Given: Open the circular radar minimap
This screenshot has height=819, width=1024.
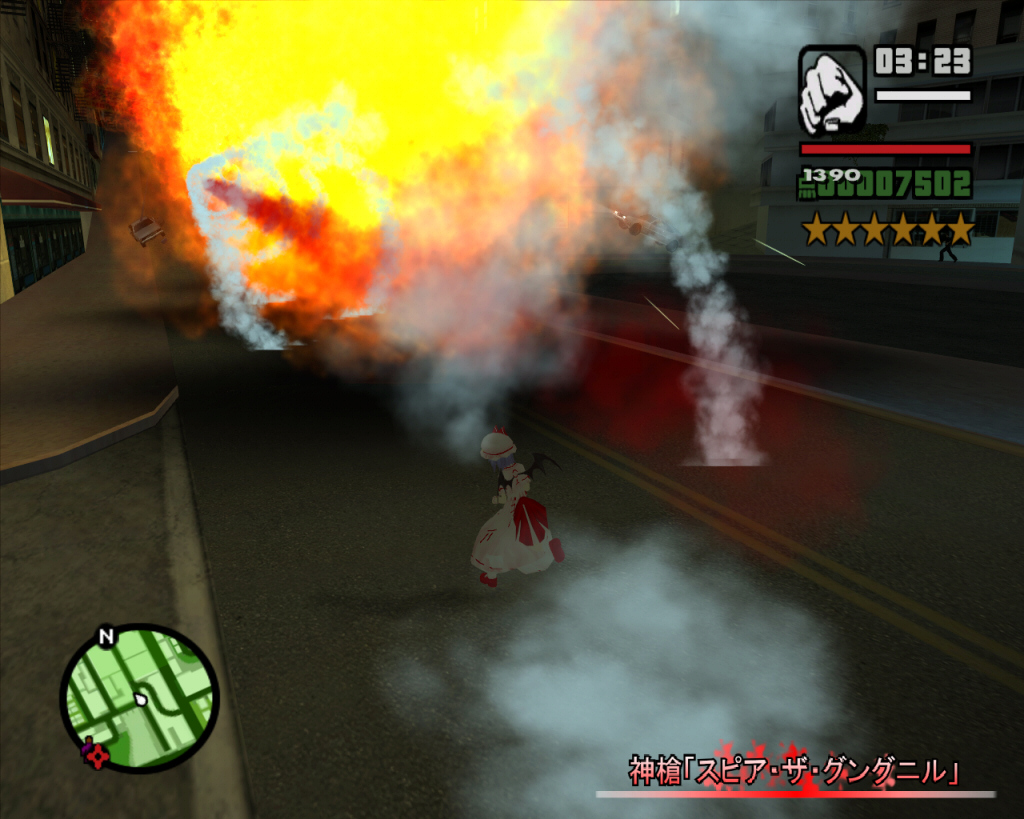Looking at the screenshot, I should [140, 698].
